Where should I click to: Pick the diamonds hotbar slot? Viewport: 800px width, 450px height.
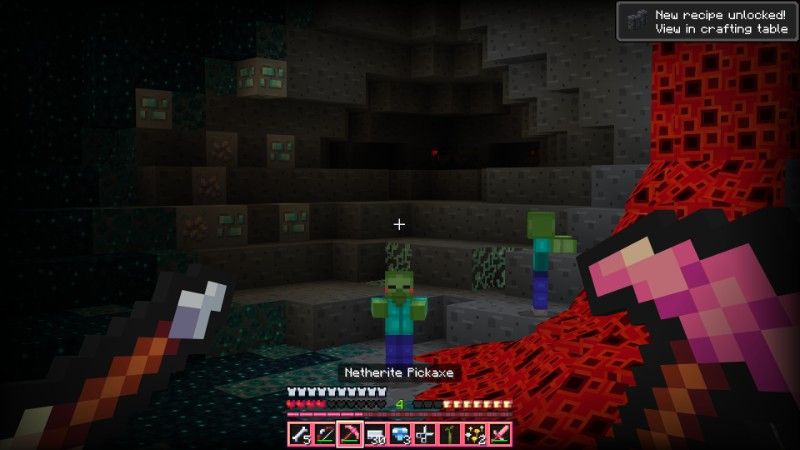(400, 435)
